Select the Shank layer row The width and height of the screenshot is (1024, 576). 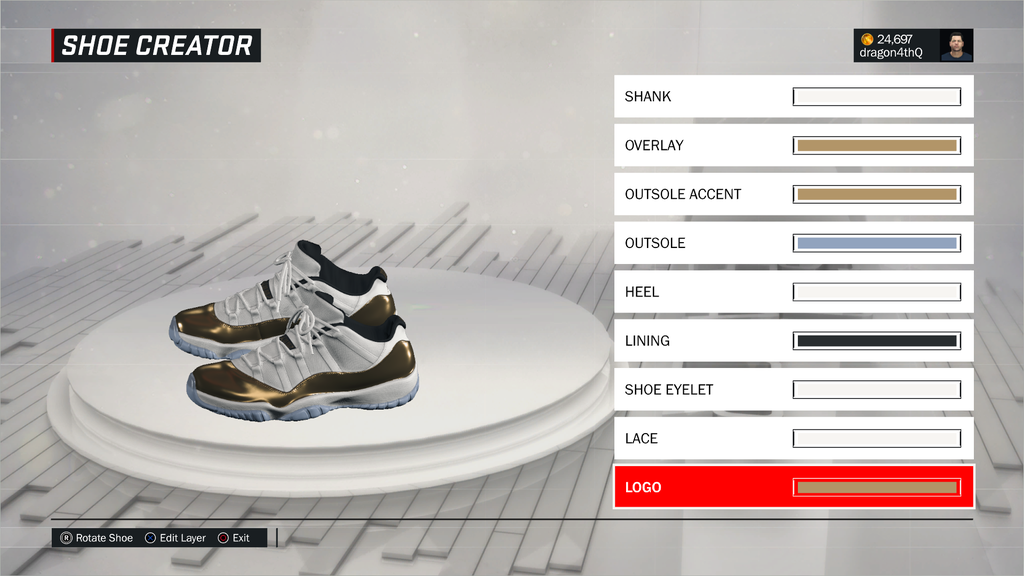point(793,97)
